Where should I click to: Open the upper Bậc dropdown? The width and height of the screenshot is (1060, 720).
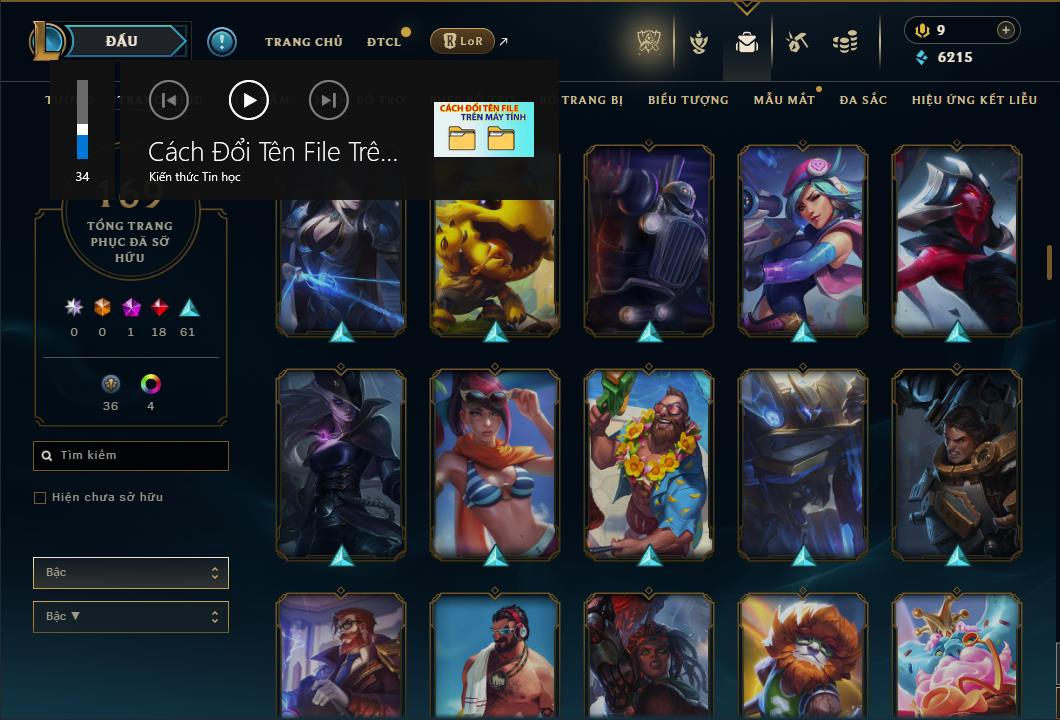[131, 573]
